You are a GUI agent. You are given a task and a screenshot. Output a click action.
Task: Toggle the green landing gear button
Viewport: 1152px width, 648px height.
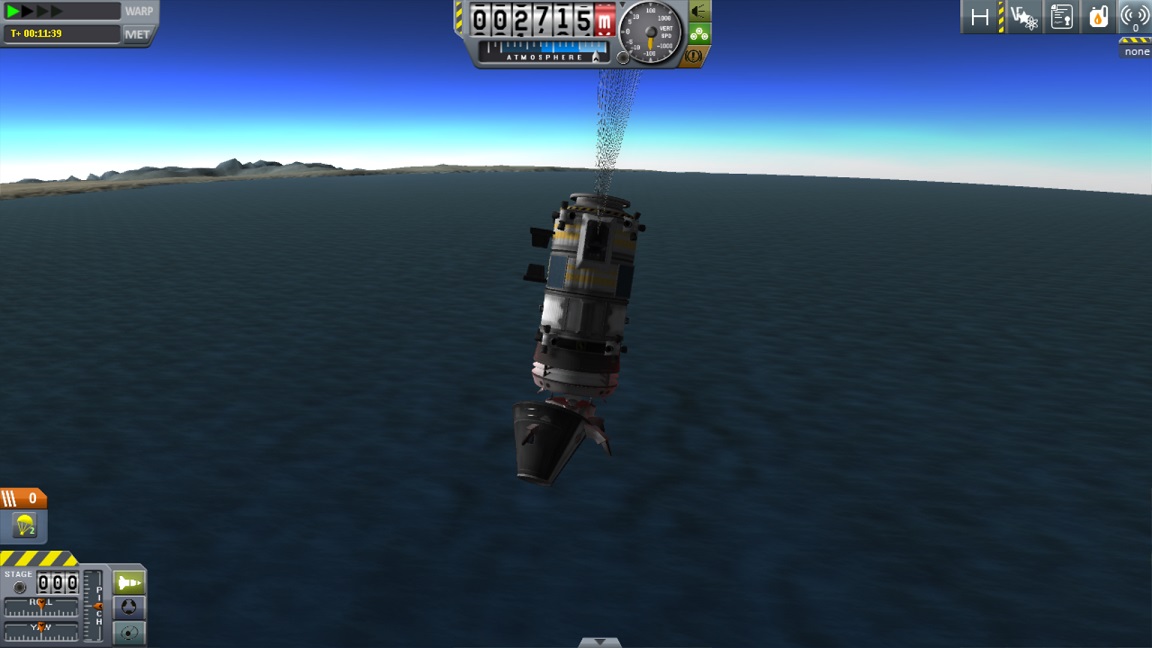click(699, 33)
